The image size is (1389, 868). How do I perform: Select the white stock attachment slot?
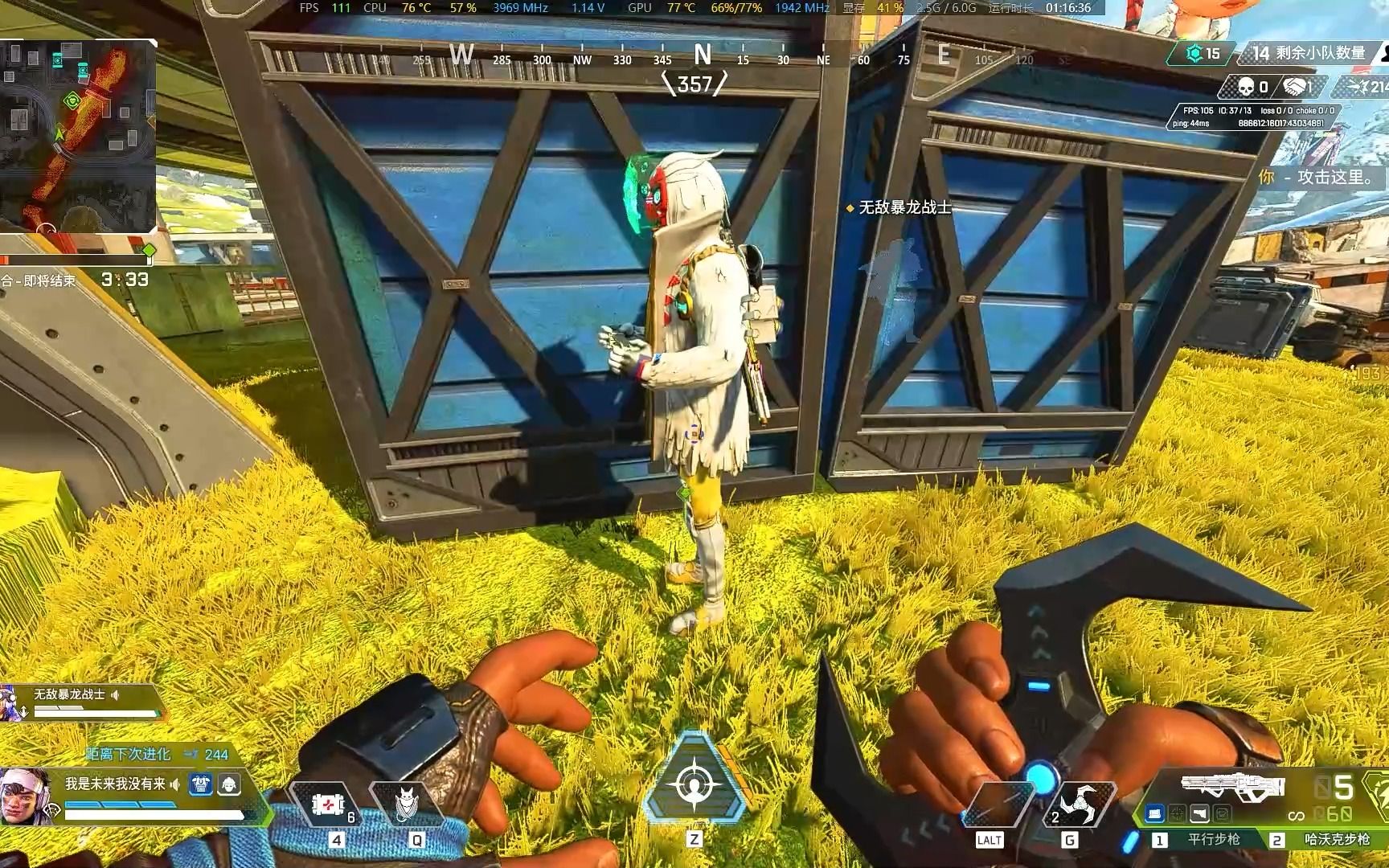point(1198,814)
